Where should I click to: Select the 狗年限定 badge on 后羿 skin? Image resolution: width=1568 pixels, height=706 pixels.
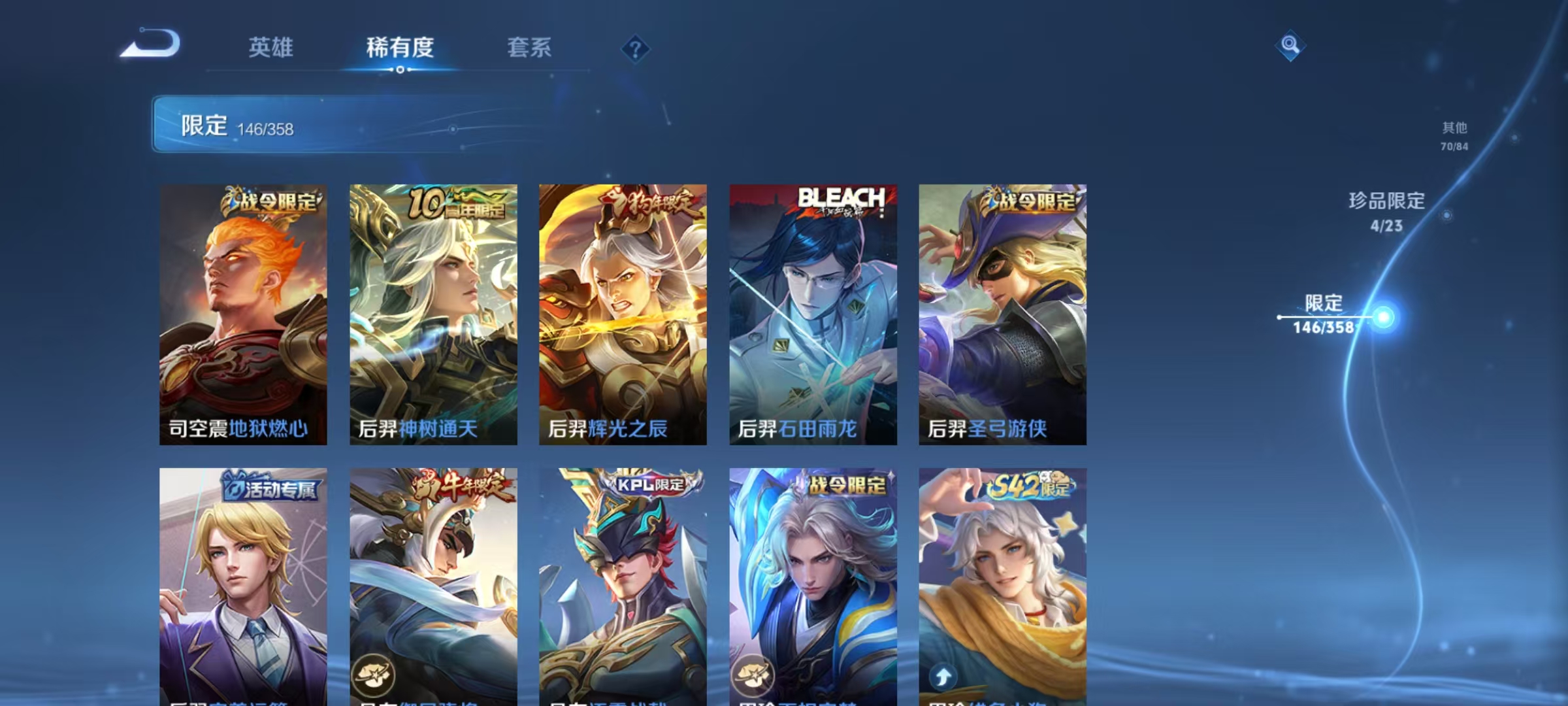pyautogui.click(x=647, y=202)
